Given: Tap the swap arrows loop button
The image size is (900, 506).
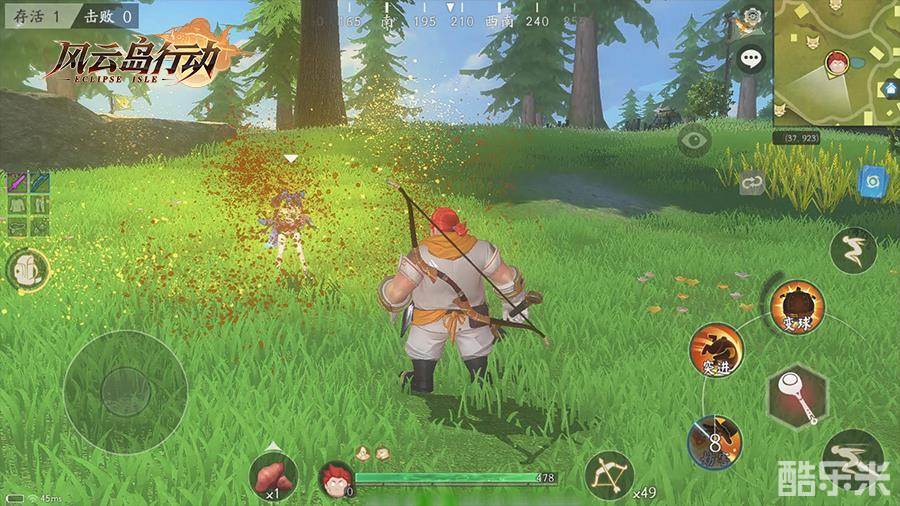Looking at the screenshot, I should tap(752, 183).
